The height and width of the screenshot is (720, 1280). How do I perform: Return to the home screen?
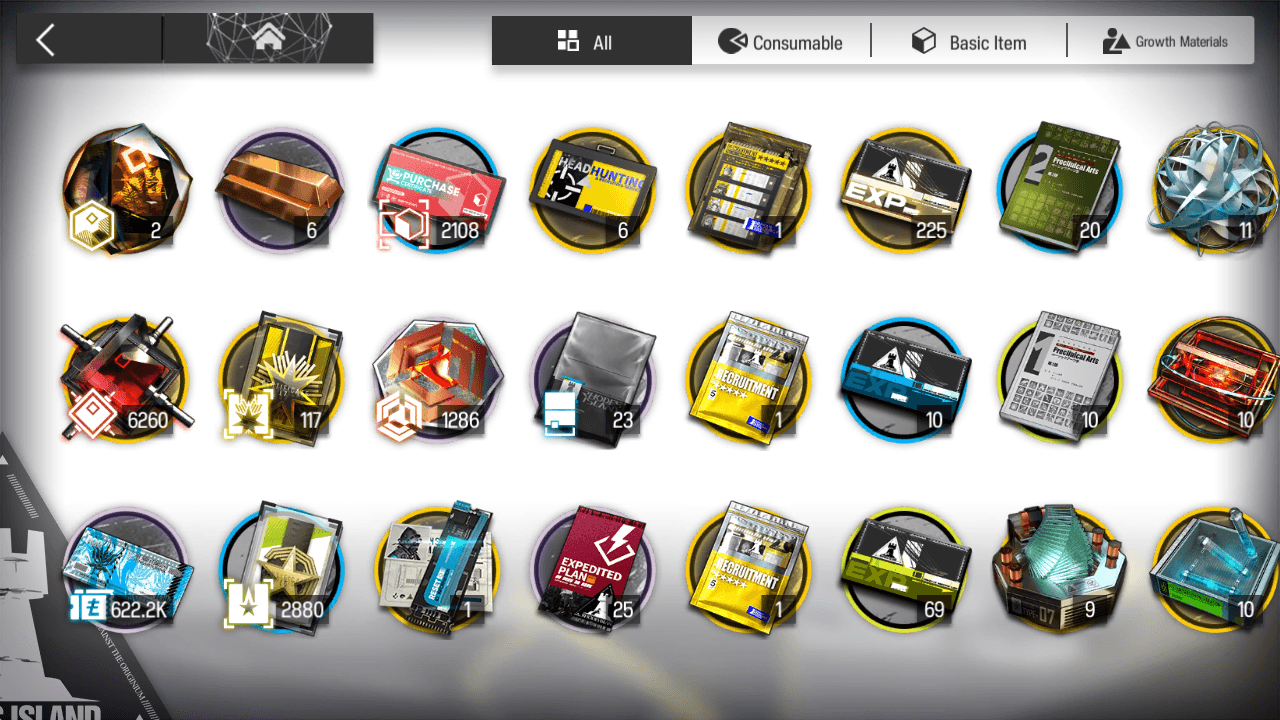click(x=268, y=39)
